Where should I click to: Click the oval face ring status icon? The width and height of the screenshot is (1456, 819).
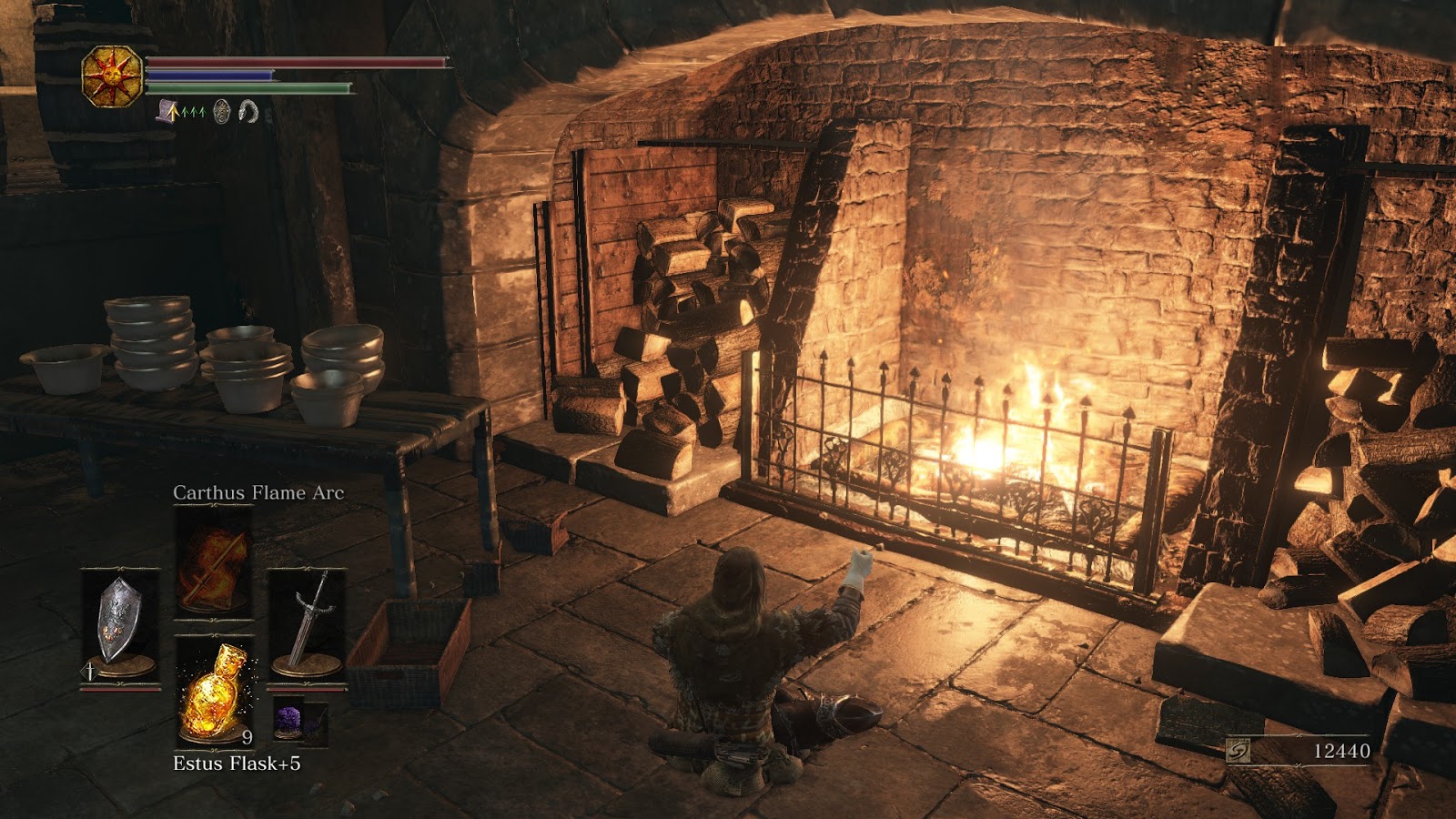click(221, 112)
